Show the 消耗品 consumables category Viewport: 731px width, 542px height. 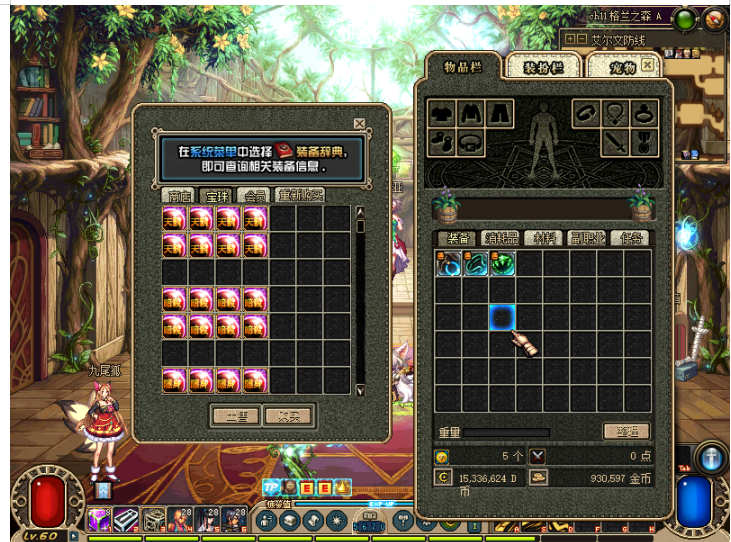click(500, 238)
